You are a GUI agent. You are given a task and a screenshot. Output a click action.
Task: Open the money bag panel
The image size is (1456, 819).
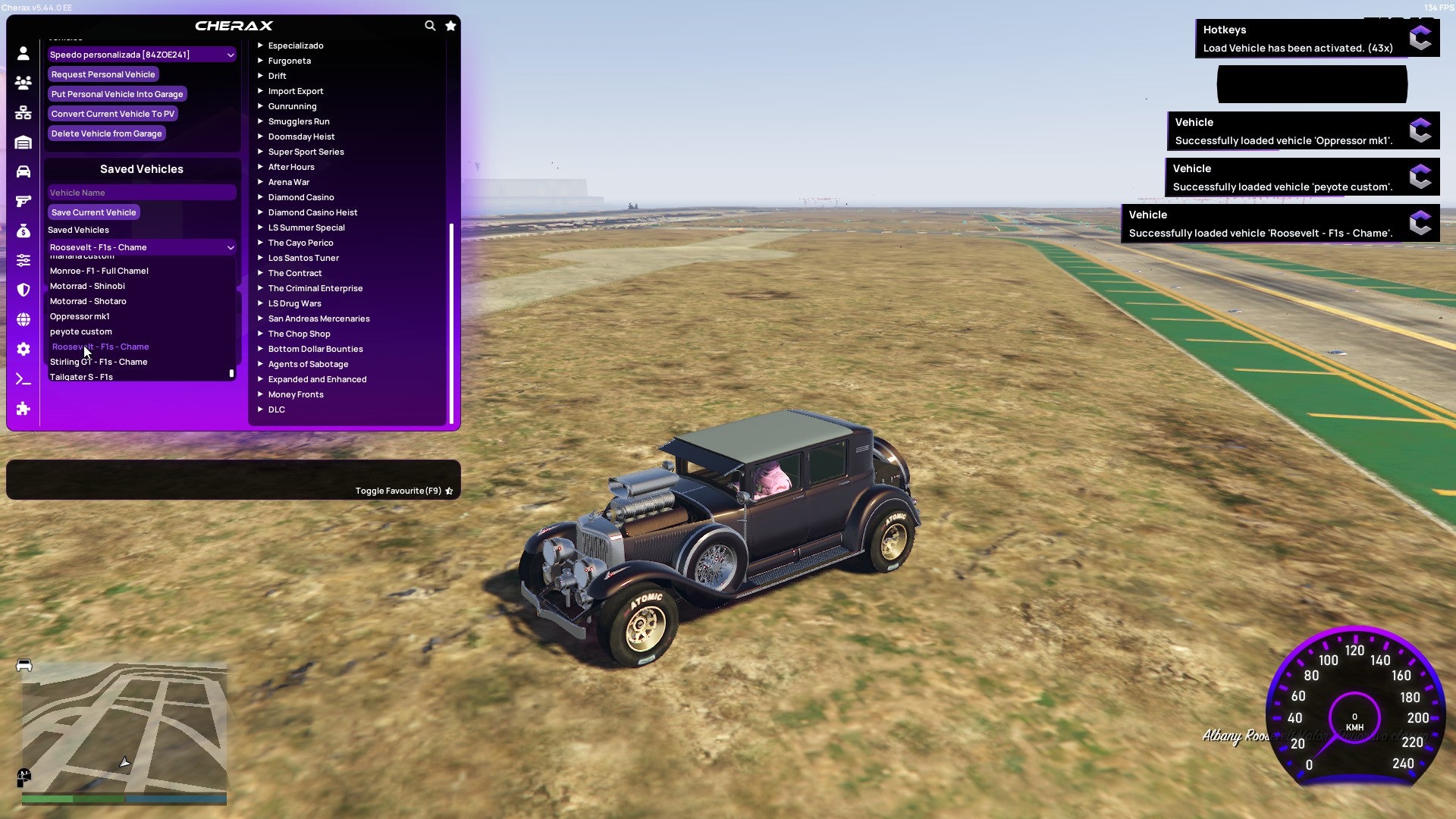23,231
